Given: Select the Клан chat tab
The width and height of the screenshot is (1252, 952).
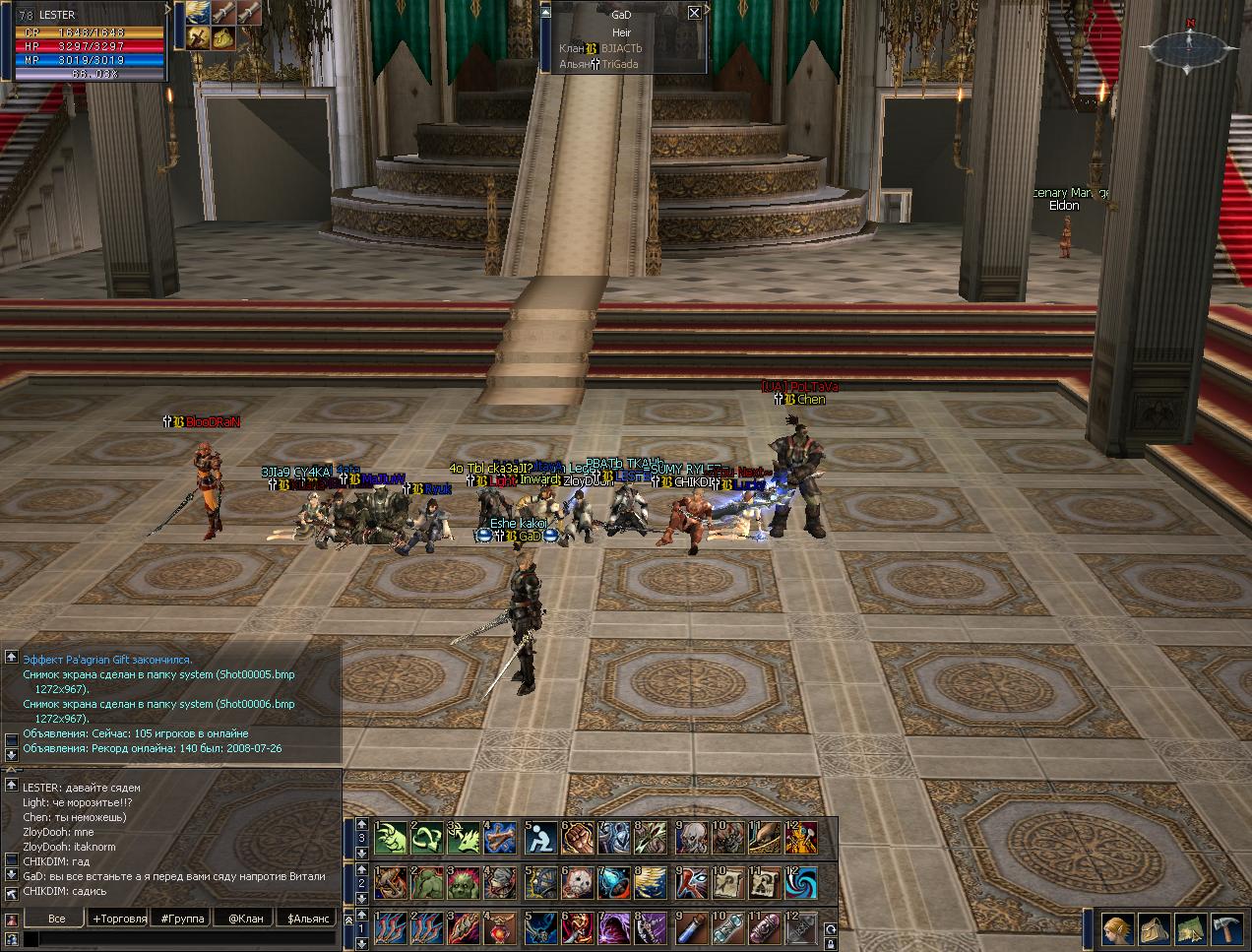Looking at the screenshot, I should click(245, 919).
